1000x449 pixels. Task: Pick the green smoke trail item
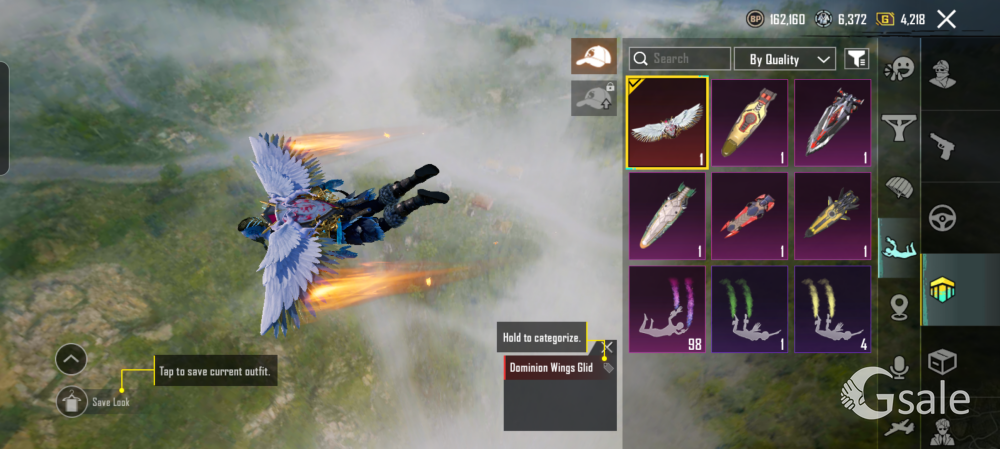coord(750,308)
